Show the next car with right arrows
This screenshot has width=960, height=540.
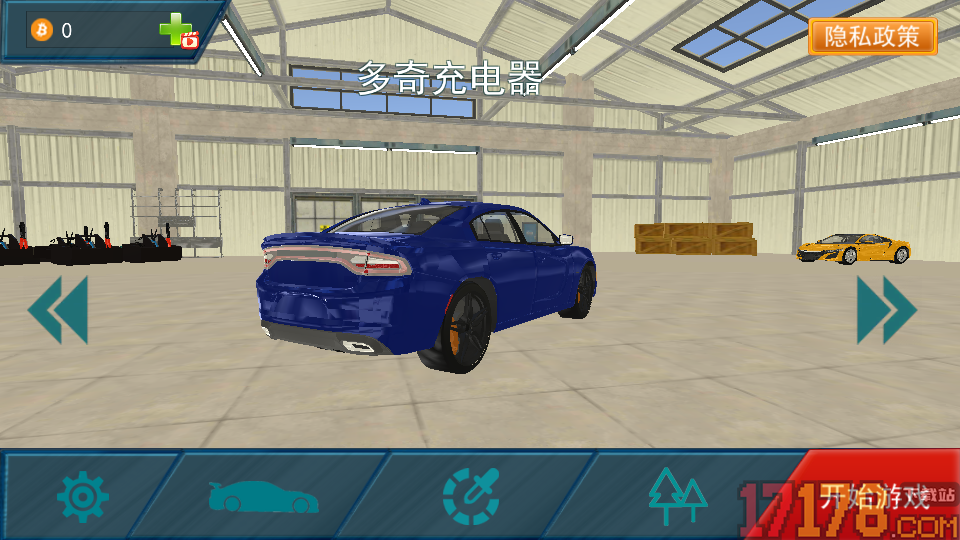886,310
